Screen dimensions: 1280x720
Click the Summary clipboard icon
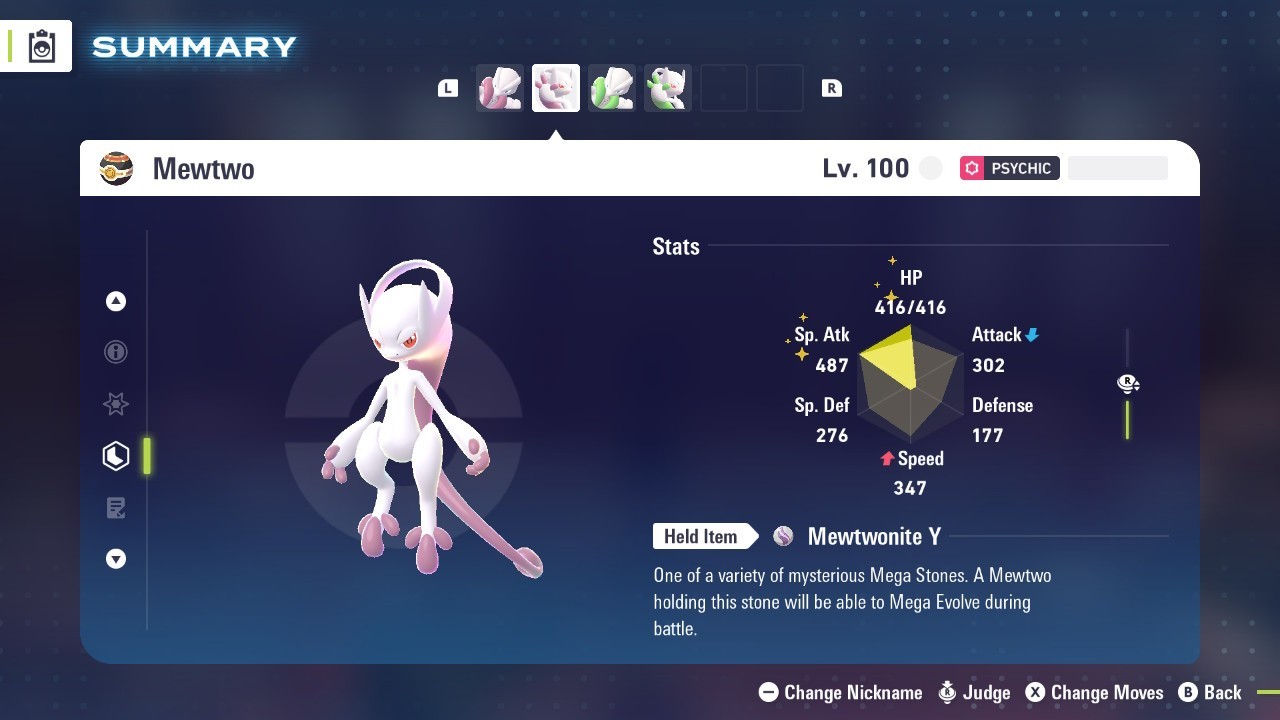(x=42, y=46)
